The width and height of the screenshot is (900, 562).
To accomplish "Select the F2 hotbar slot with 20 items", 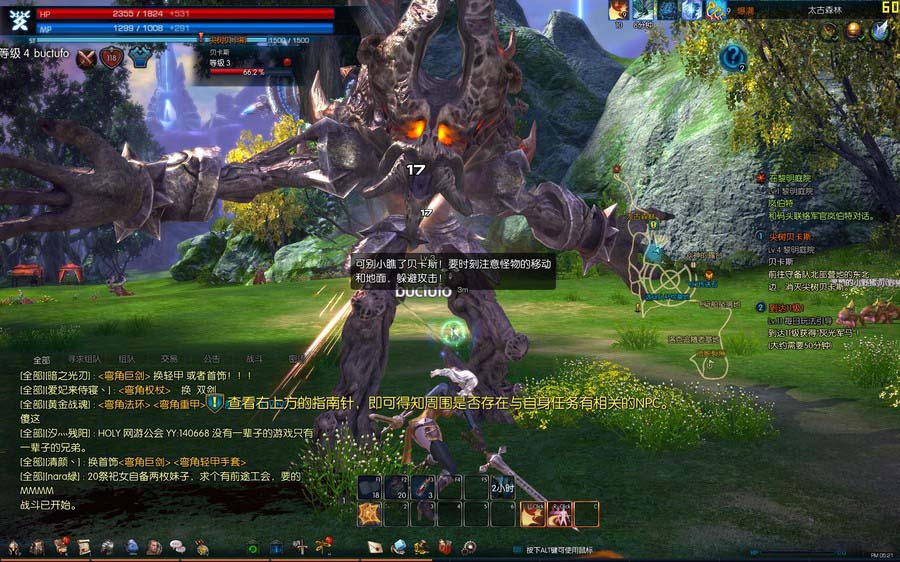I will point(397,487).
